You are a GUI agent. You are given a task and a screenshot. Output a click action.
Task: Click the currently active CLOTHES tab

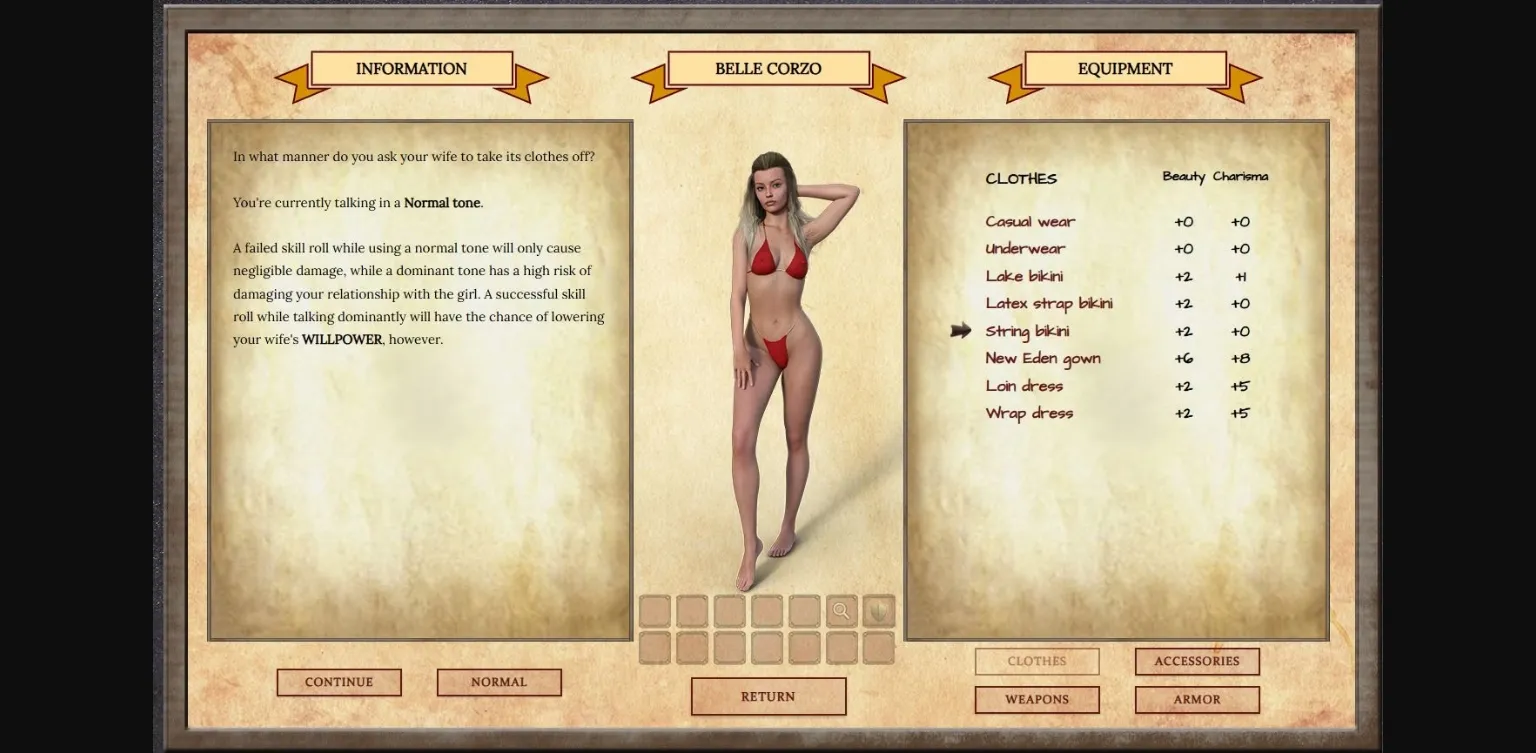1036,661
